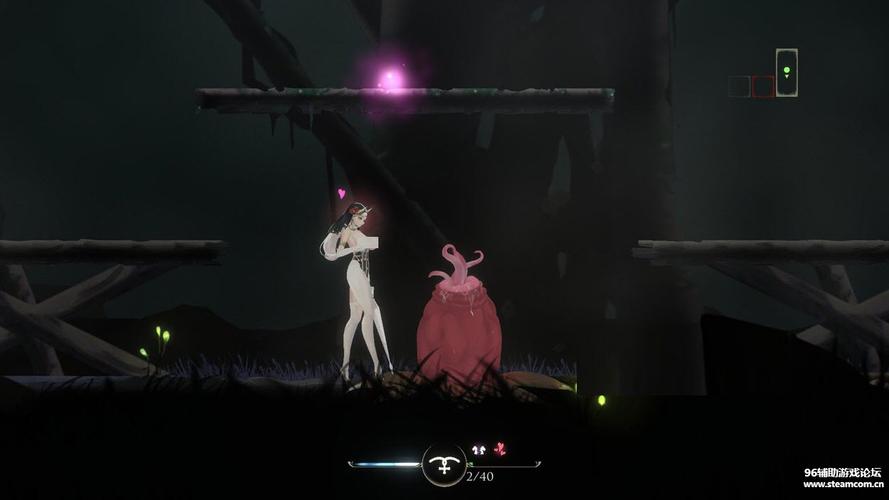Select the red crystal status icon
Image resolution: width=889 pixels, height=500 pixels.
coord(500,450)
